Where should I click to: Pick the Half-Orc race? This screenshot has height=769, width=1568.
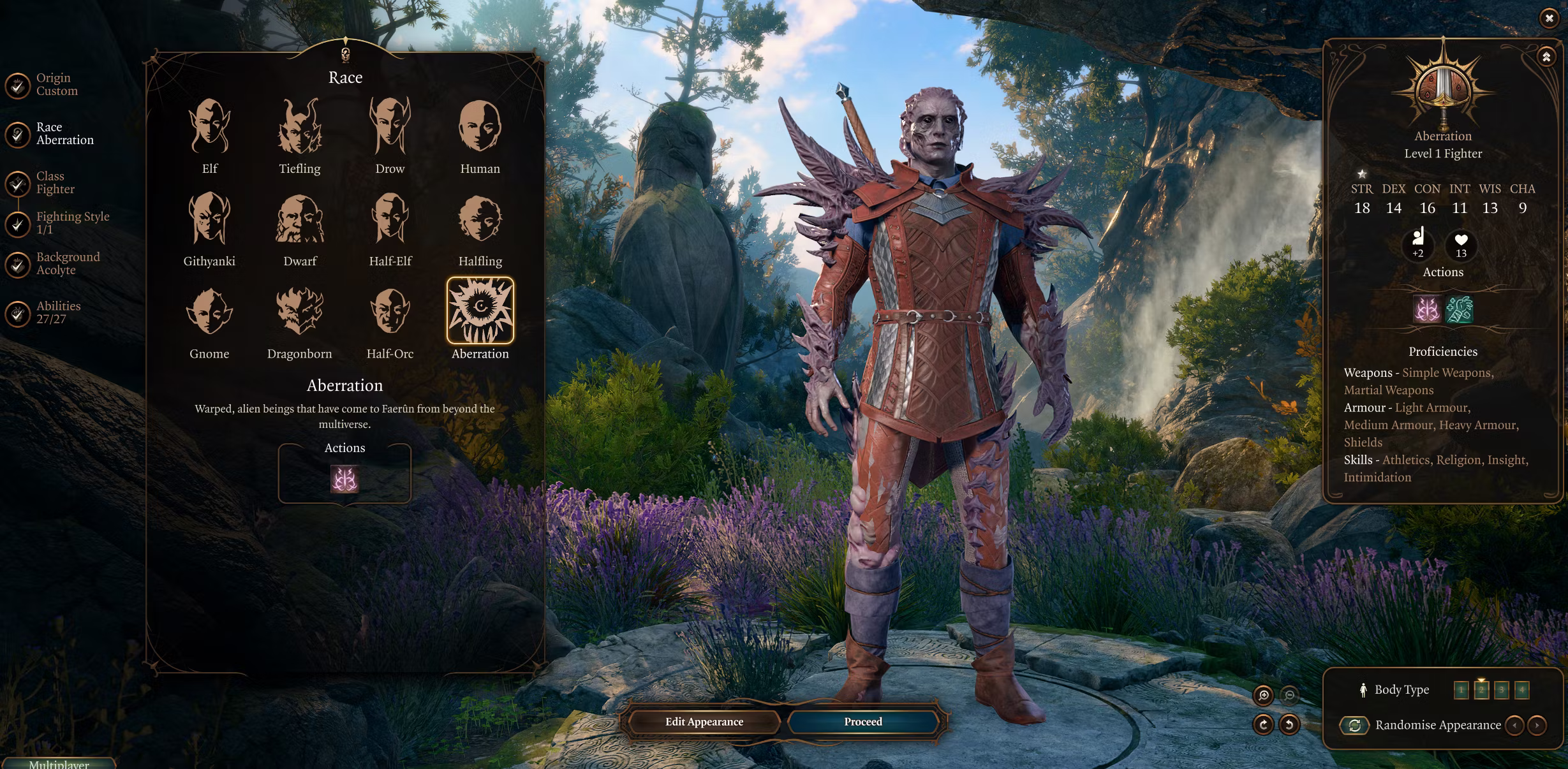coord(390,312)
